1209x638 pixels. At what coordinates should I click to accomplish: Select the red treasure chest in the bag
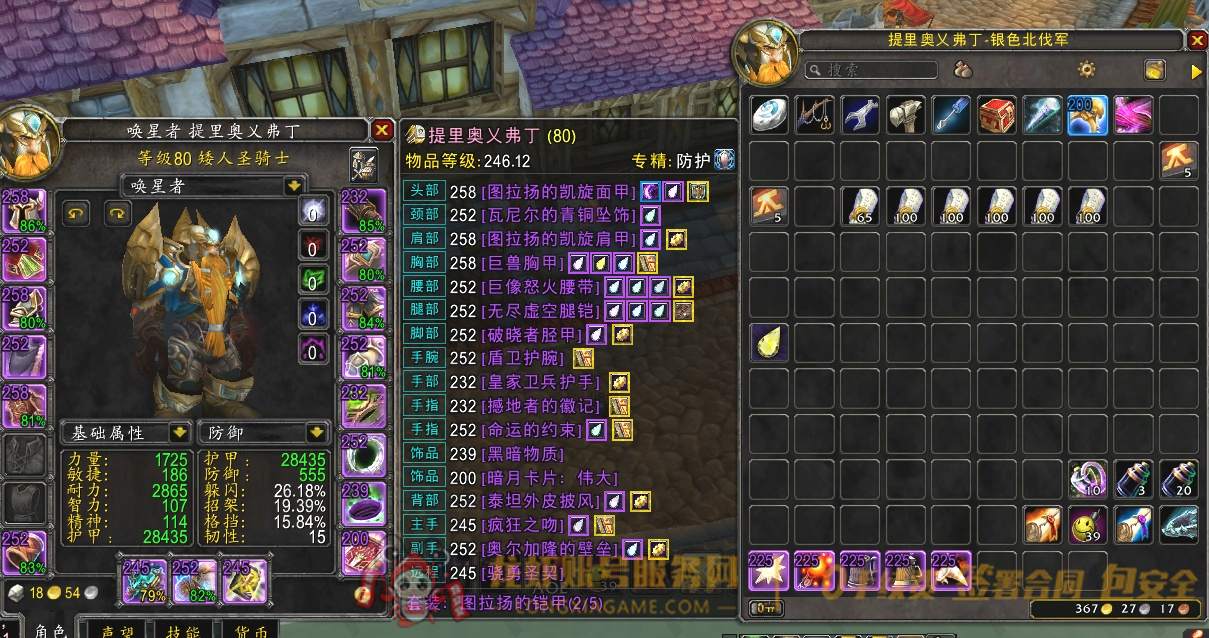997,116
